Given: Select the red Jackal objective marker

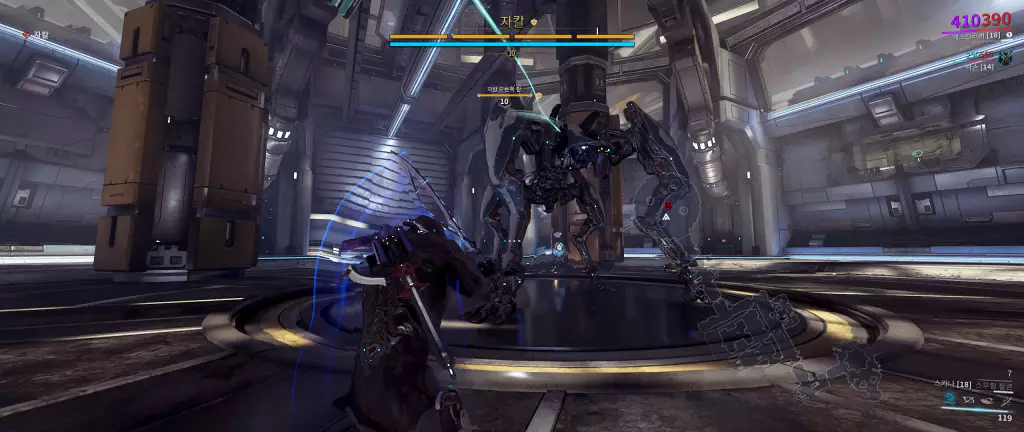Looking at the screenshot, I should click(667, 204).
